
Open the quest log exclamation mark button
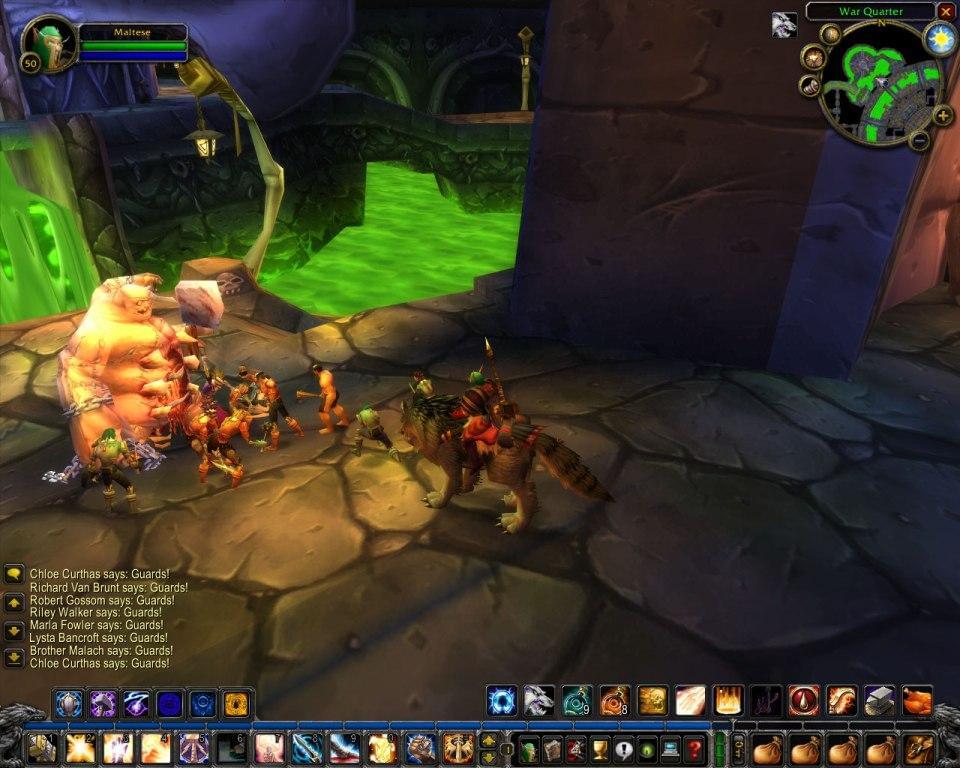click(x=623, y=749)
